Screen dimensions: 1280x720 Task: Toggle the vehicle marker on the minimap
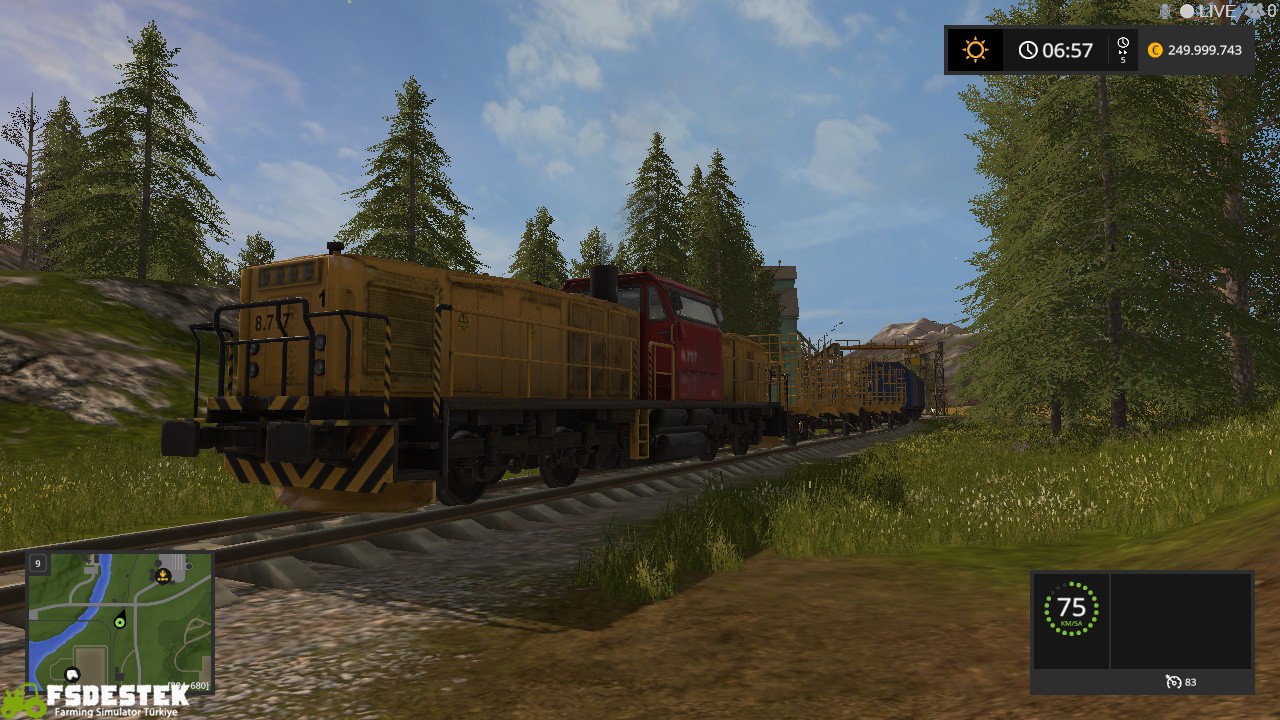[x=72, y=673]
